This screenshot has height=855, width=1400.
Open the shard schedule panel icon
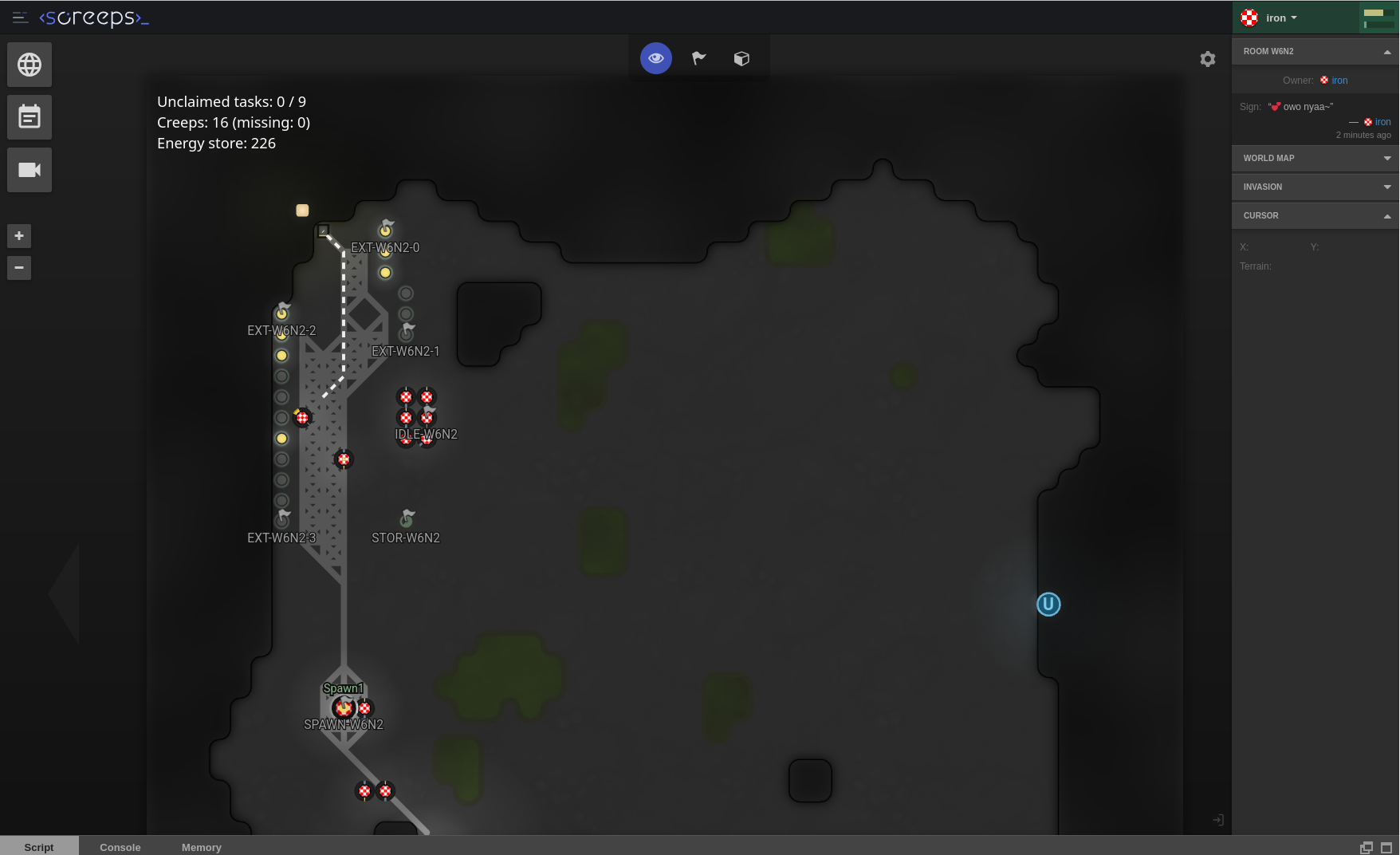(x=29, y=117)
